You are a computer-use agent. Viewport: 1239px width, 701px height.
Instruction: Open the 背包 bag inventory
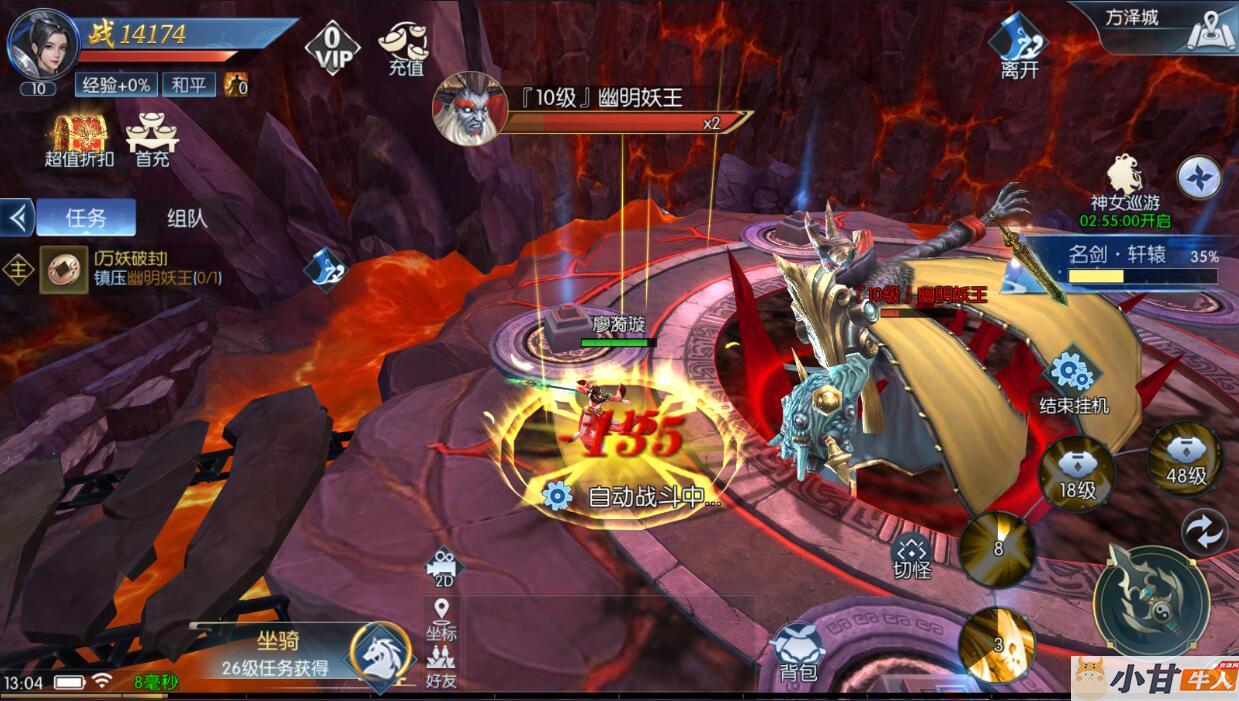point(798,651)
